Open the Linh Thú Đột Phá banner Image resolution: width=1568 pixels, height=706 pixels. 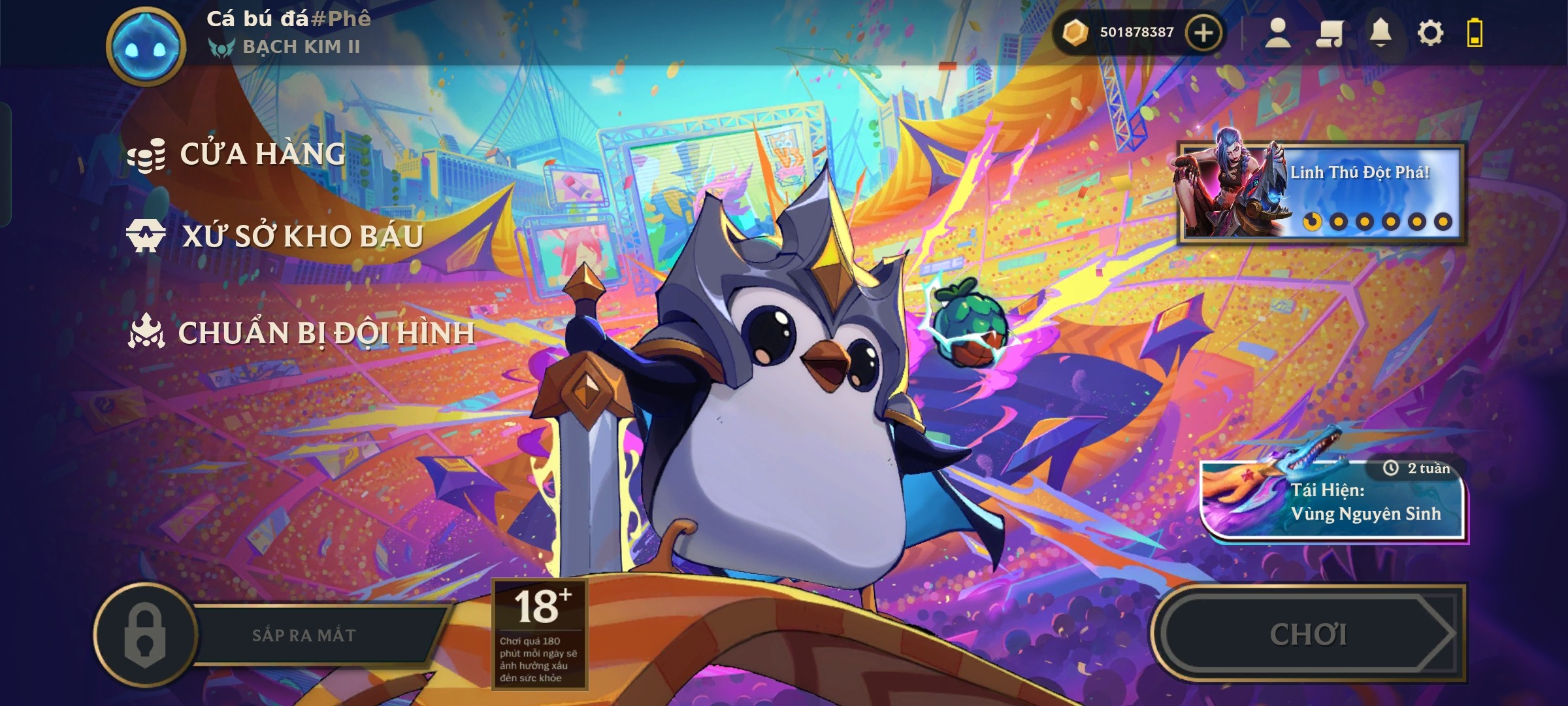(1321, 192)
